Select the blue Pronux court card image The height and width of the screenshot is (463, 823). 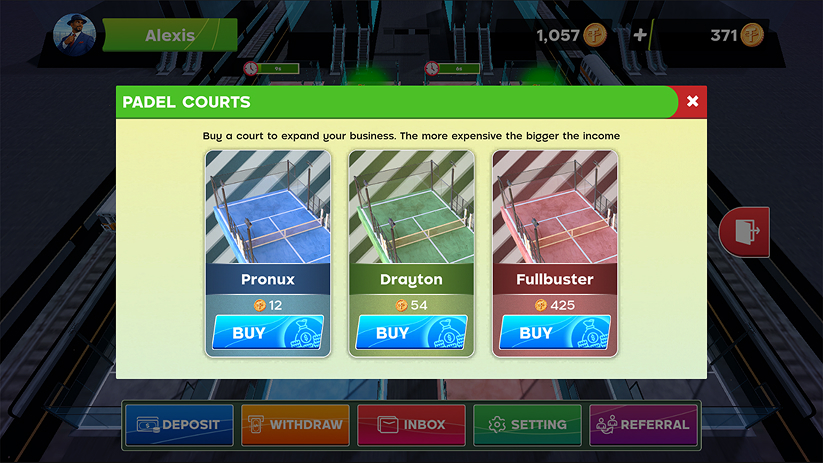click(x=268, y=207)
